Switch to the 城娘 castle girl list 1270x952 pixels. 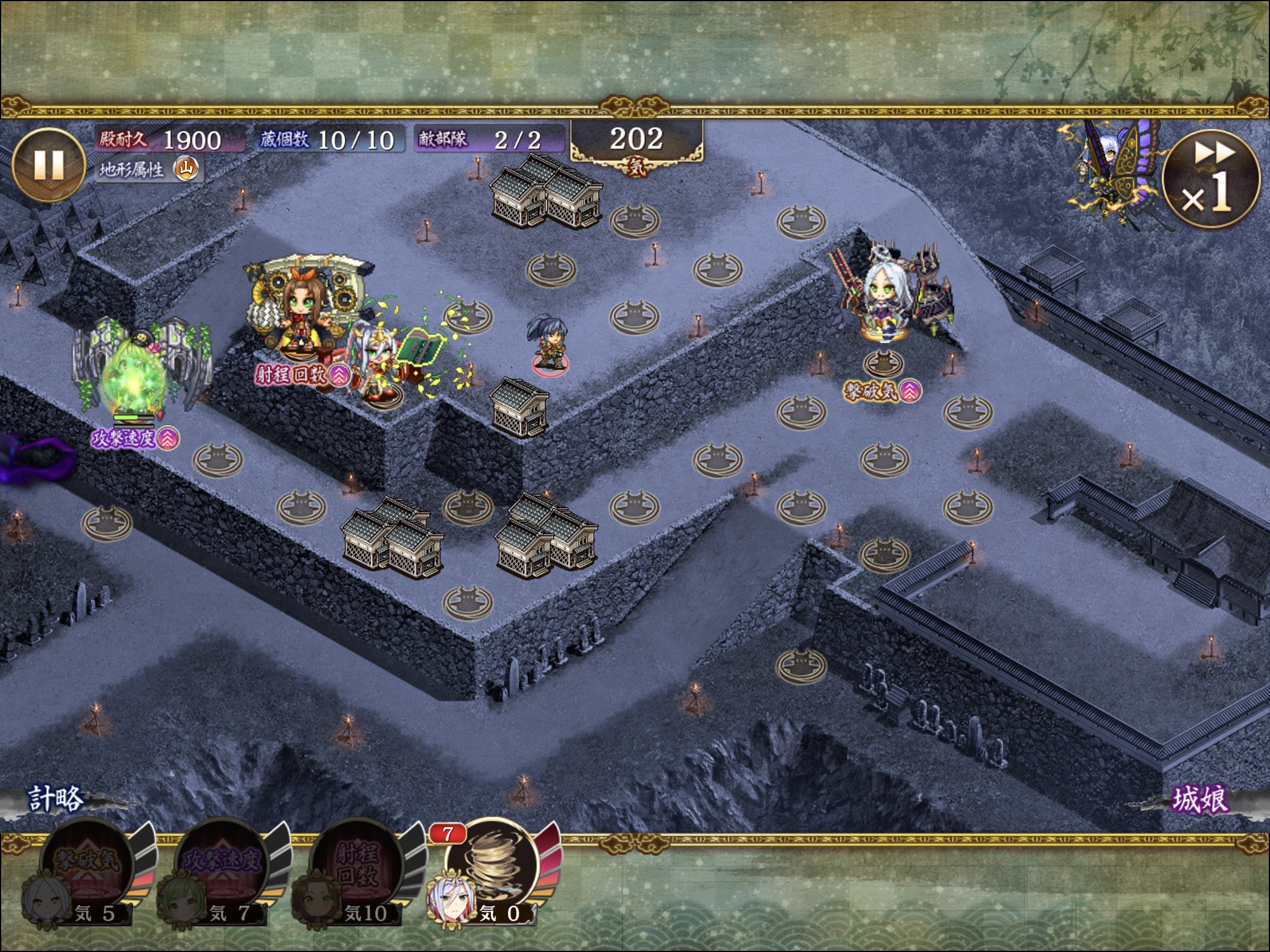(x=1199, y=799)
